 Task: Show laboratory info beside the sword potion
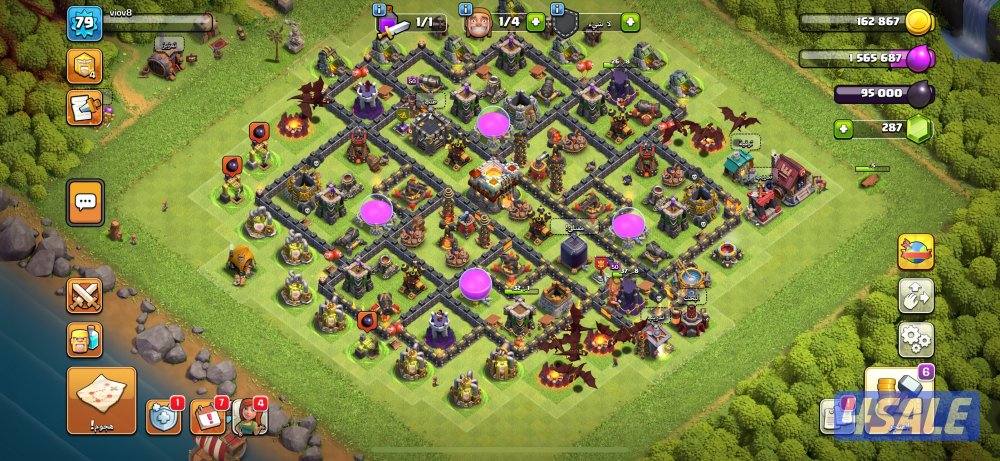(x=378, y=10)
